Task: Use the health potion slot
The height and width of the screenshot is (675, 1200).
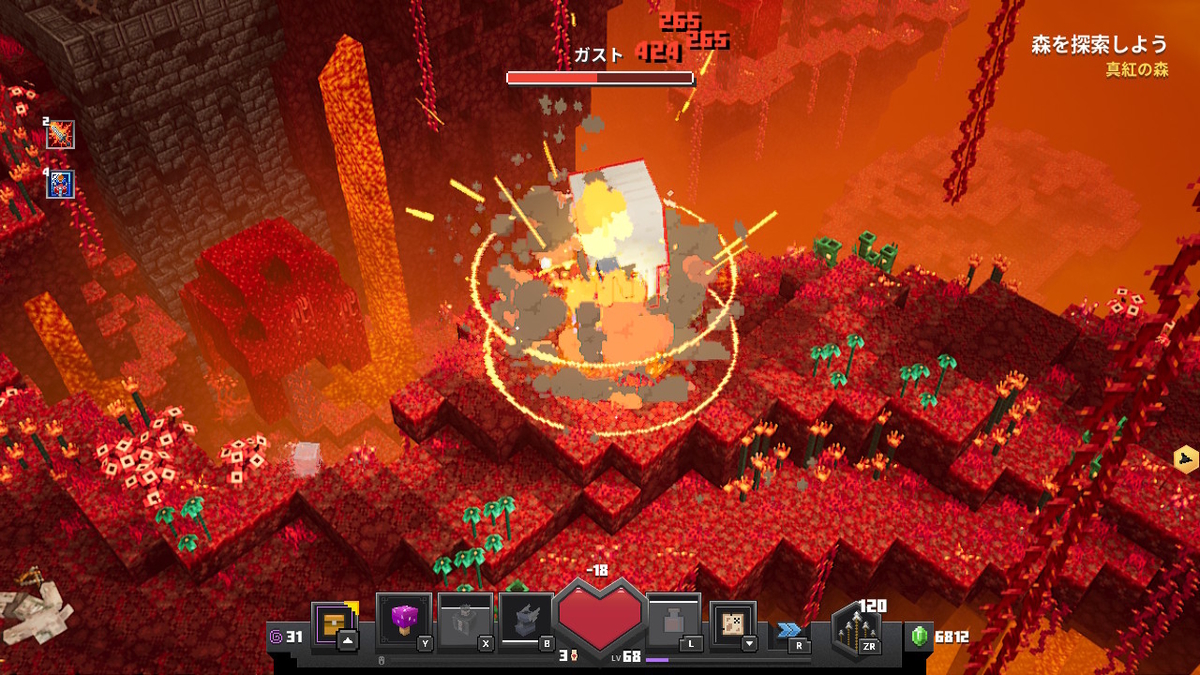Action: tap(671, 621)
